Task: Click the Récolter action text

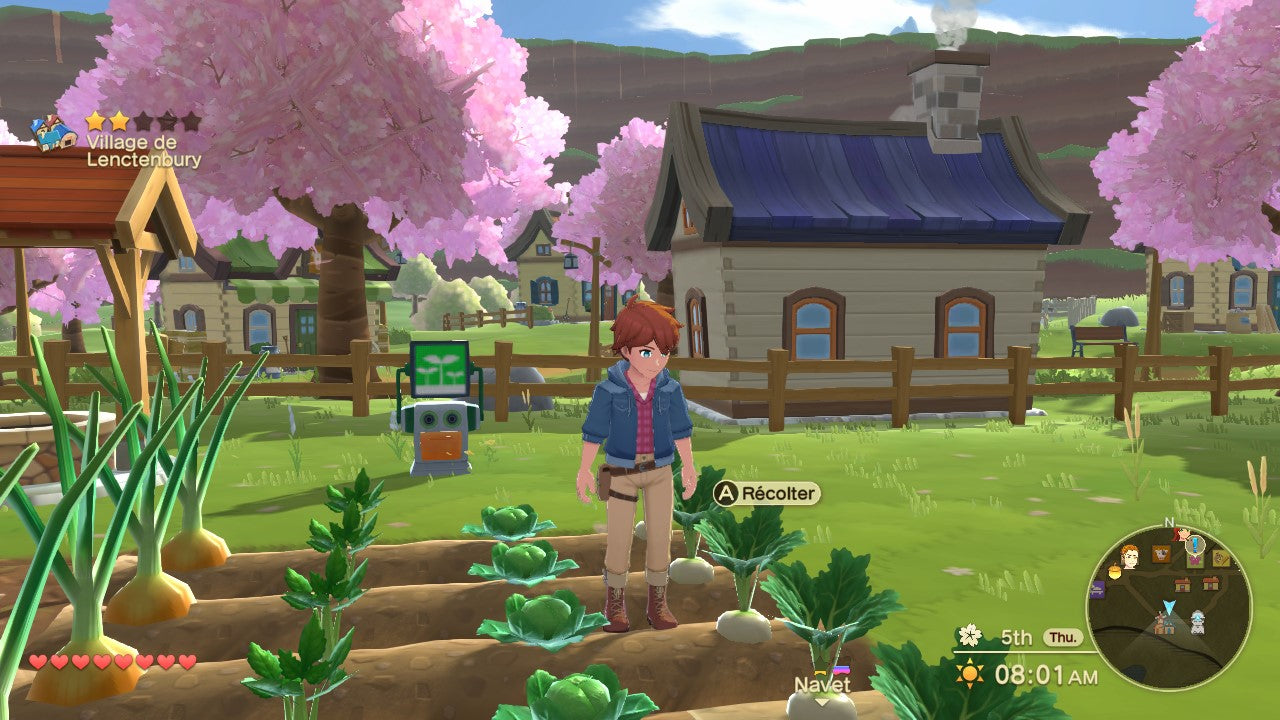Action: (770, 492)
